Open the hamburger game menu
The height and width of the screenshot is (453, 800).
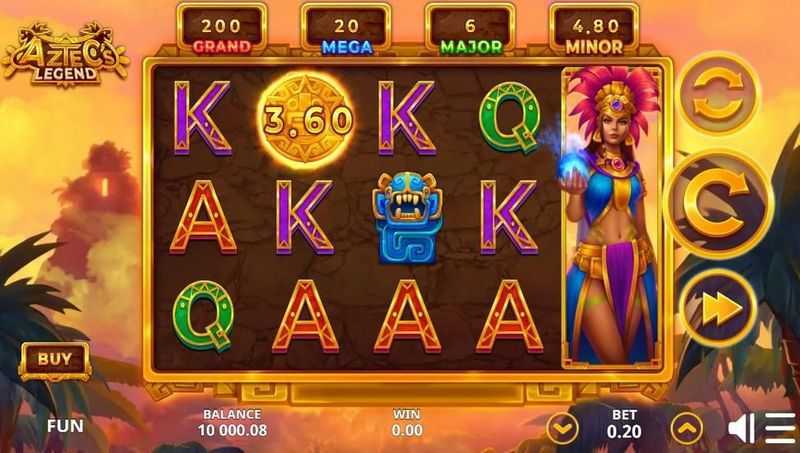781,428
